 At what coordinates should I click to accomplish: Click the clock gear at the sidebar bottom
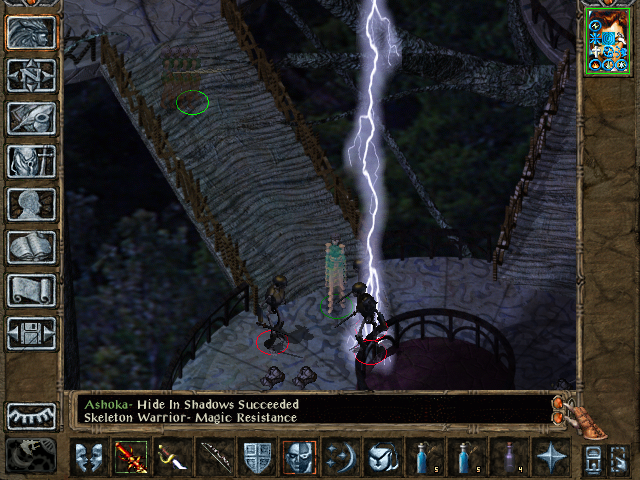[x=31, y=456]
